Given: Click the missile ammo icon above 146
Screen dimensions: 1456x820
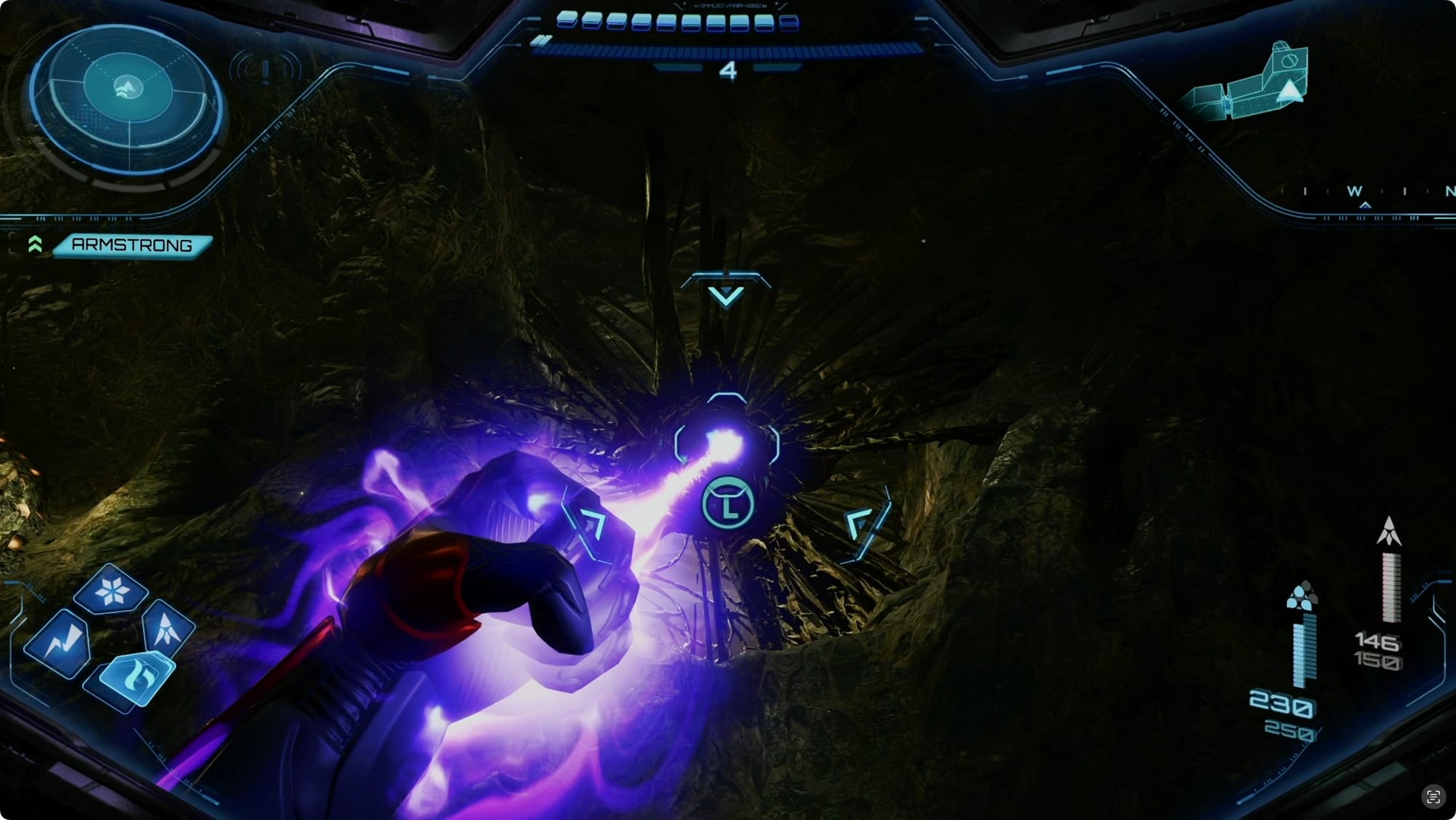Looking at the screenshot, I should click(1389, 532).
